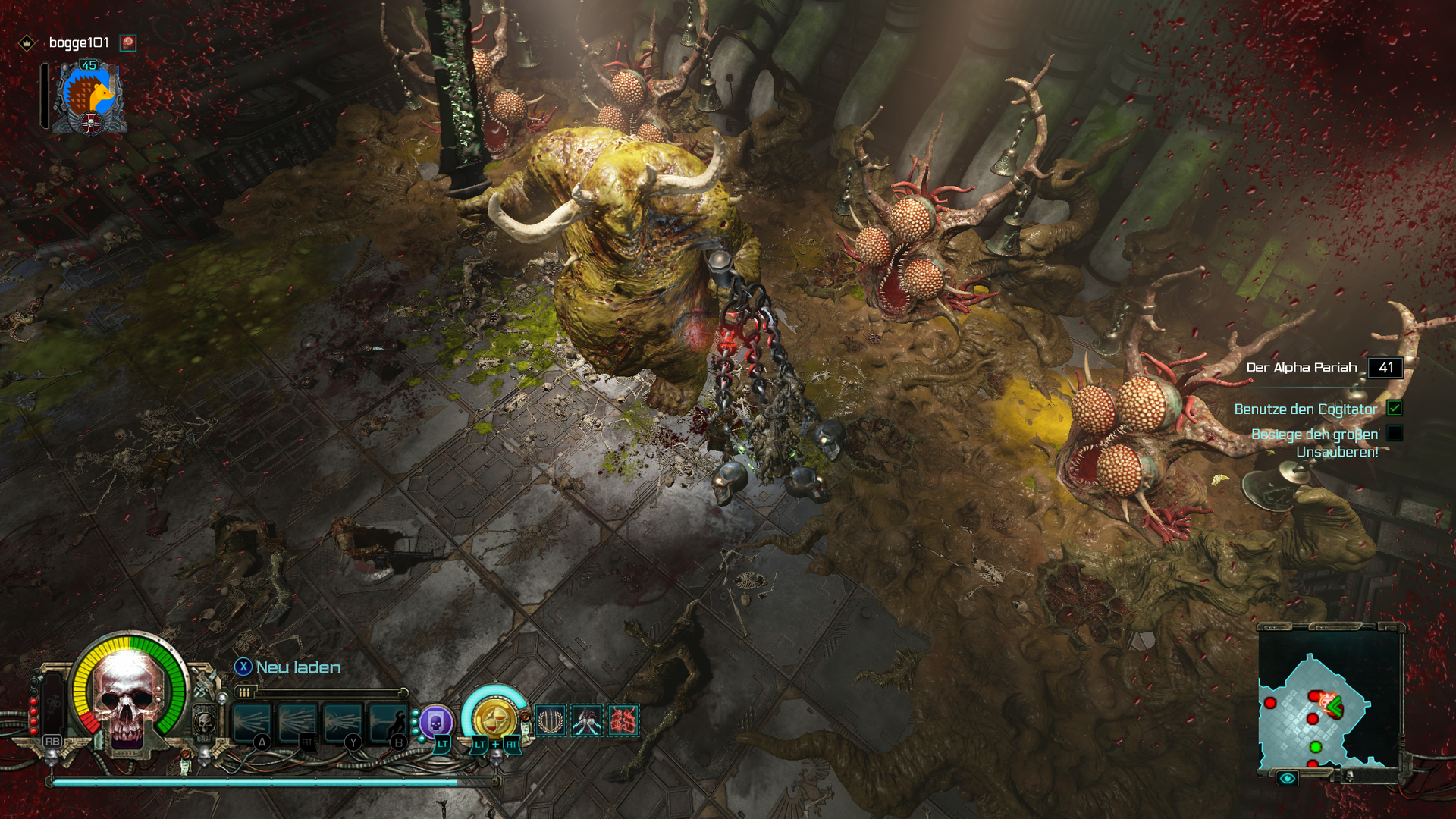Toggle the eye icon below the minimap
Screen dimensions: 1456x819
[1287, 778]
